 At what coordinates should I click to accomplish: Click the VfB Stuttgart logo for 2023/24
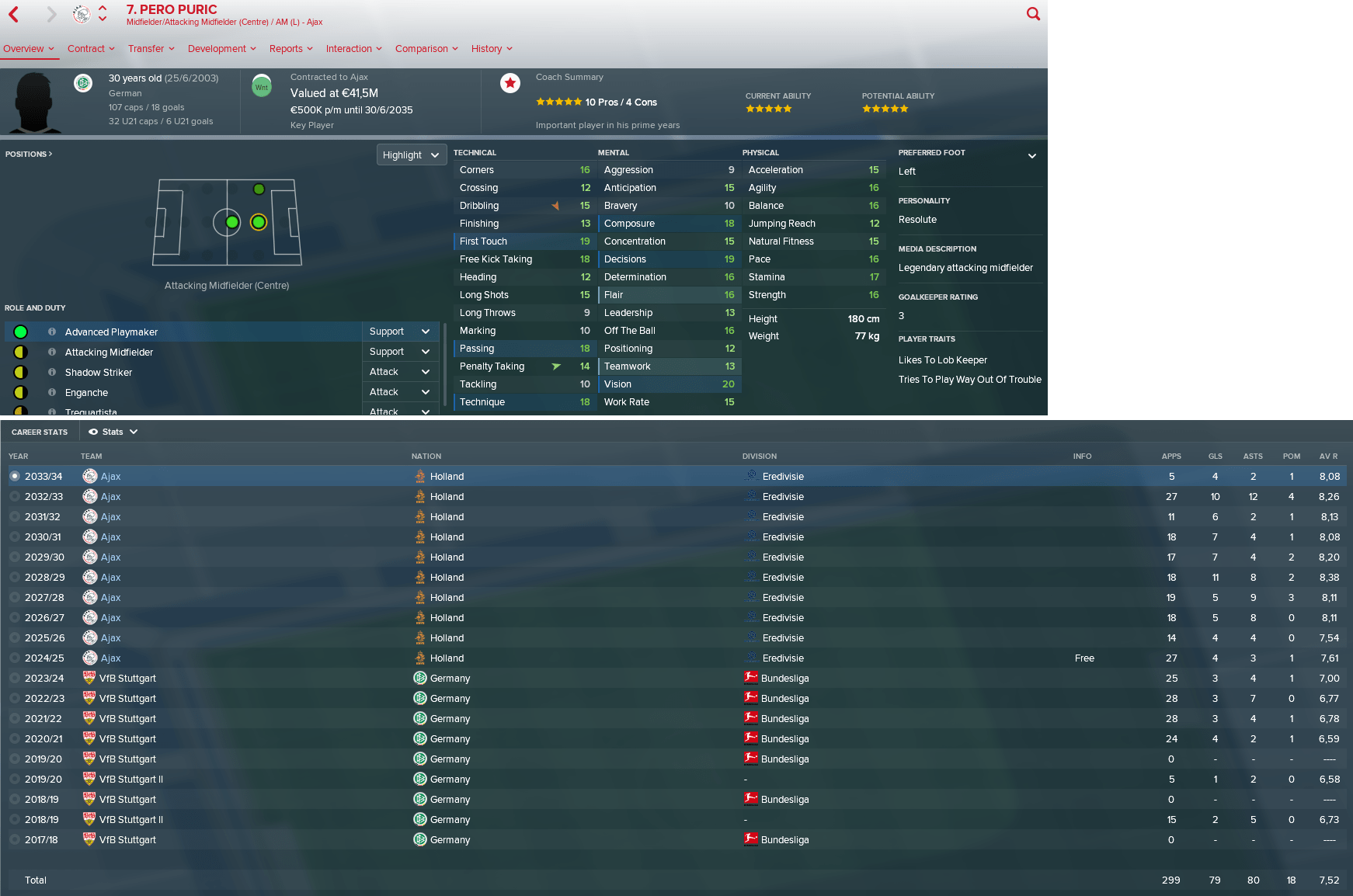(x=90, y=678)
